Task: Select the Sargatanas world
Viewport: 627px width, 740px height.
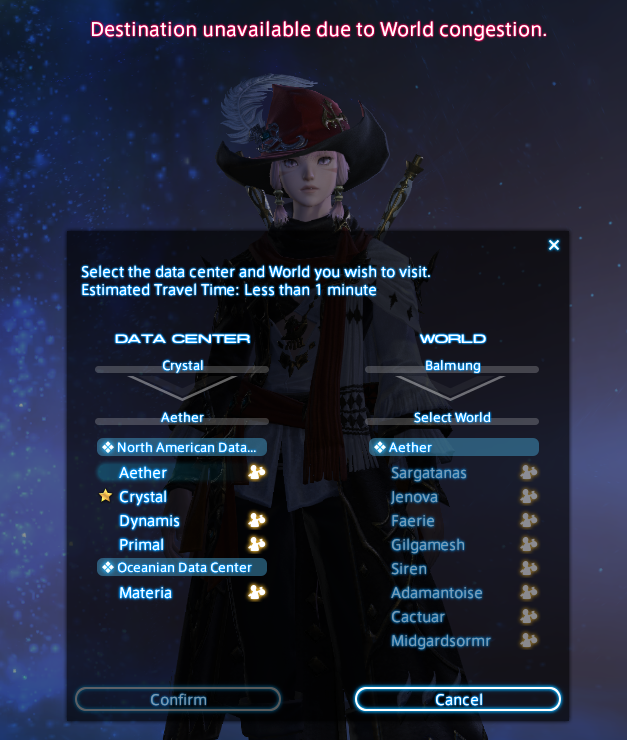Action: [429, 472]
